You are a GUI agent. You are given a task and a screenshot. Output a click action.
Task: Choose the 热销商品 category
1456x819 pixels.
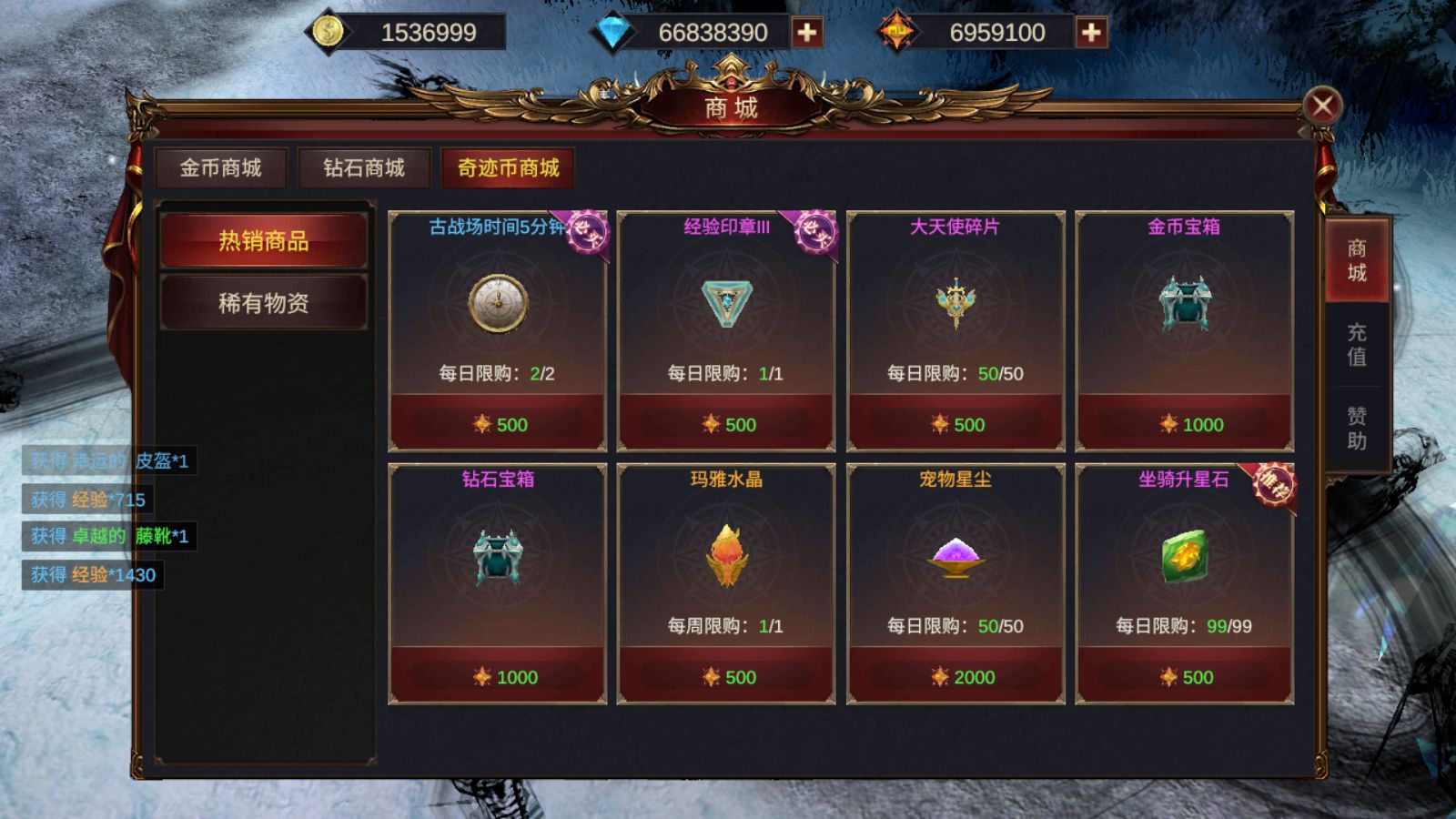coord(264,241)
